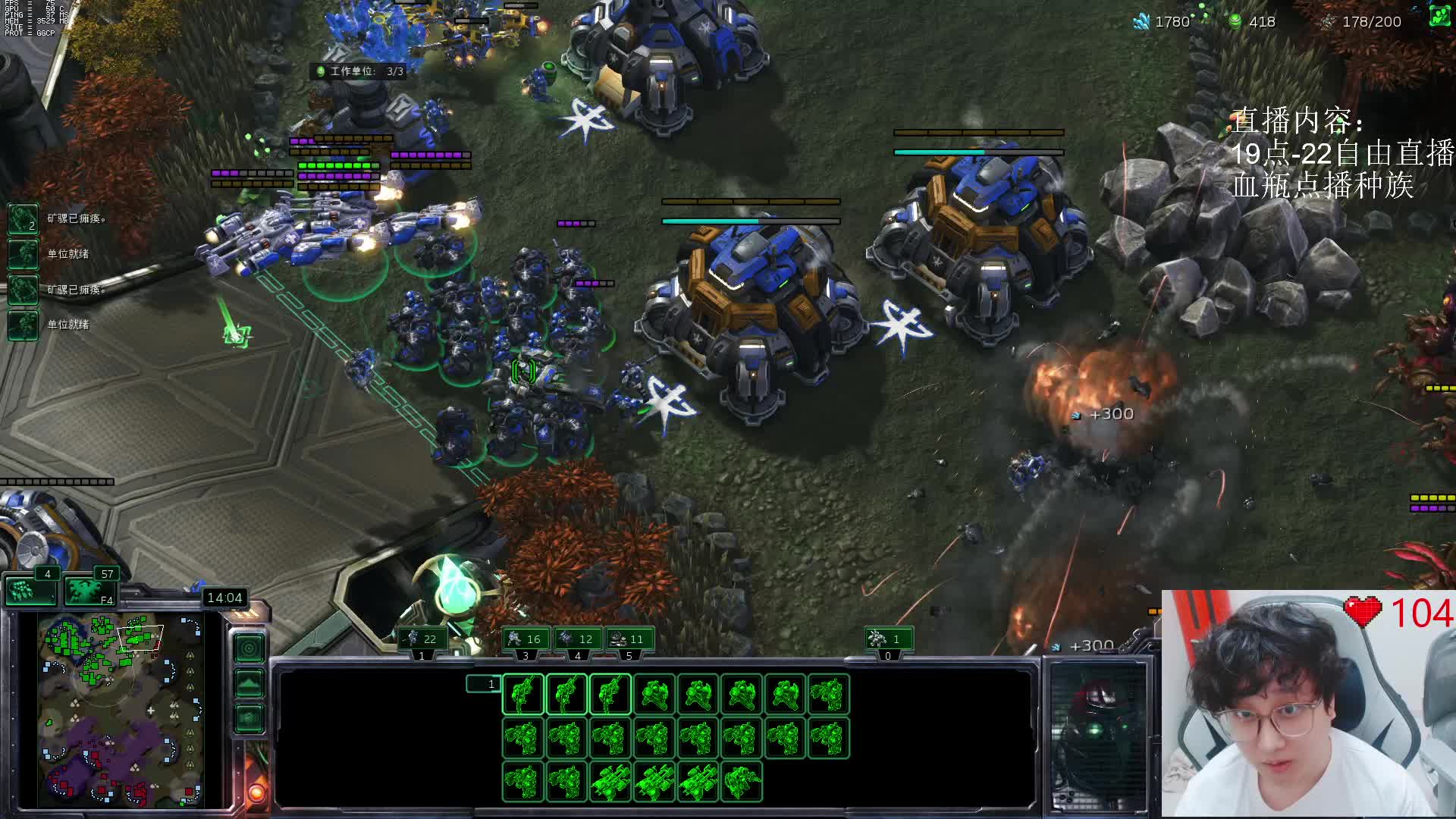The width and height of the screenshot is (1456, 819).
Task: Select control group 3 with 16 units
Action: (526, 639)
